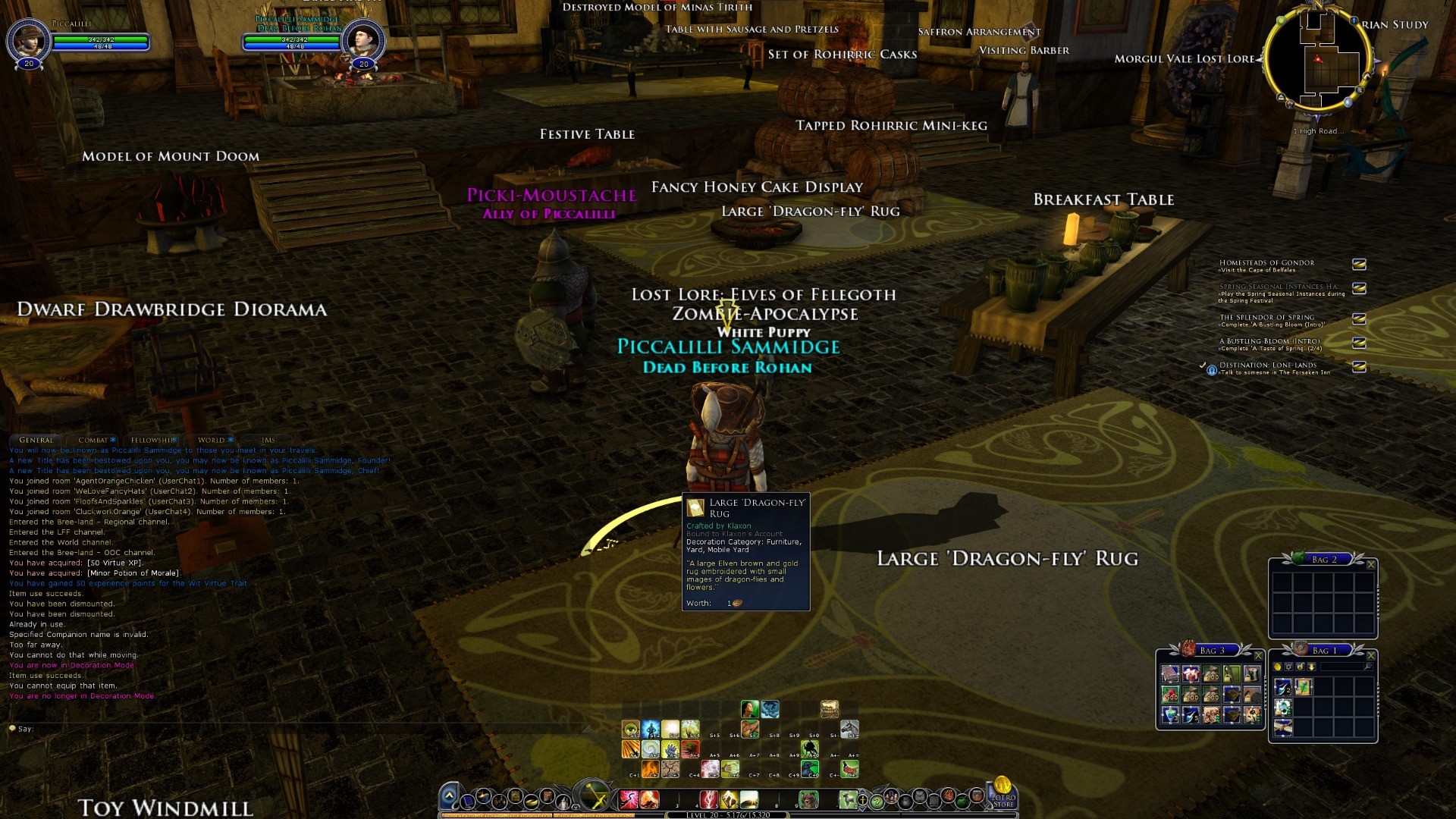The width and height of the screenshot is (1456, 819).
Task: Click the minimap
Action: click(x=1319, y=60)
